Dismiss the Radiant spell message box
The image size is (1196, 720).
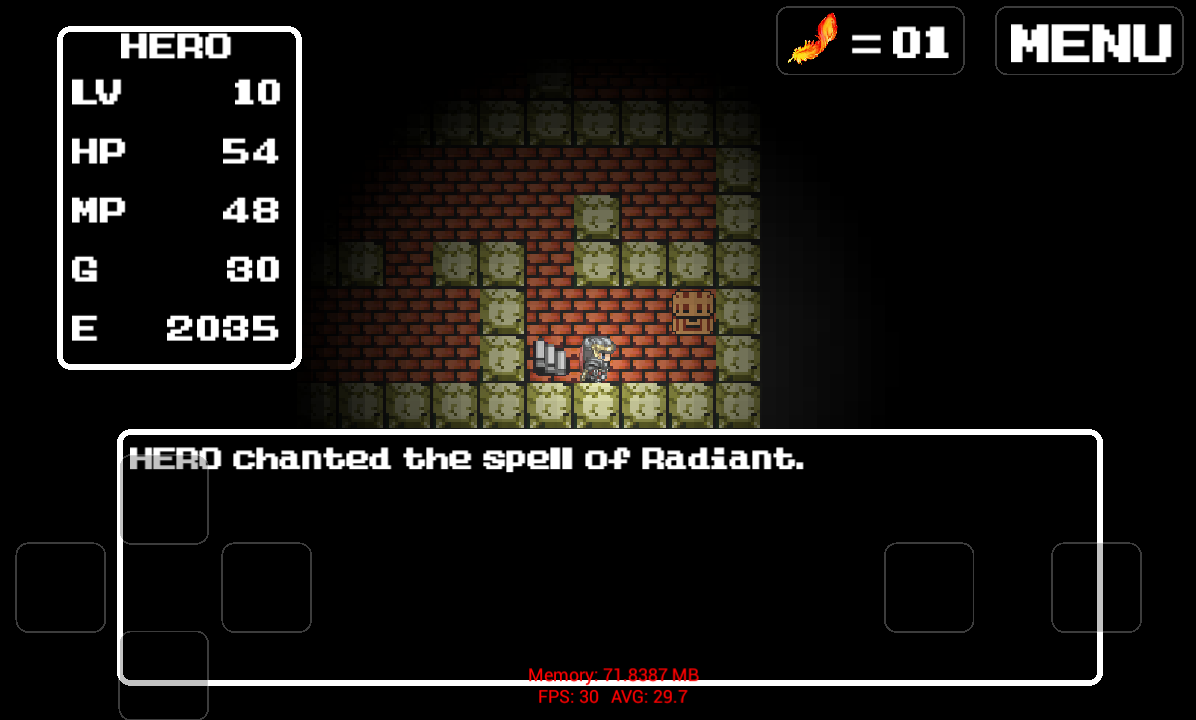pyautogui.click(x=610, y=557)
